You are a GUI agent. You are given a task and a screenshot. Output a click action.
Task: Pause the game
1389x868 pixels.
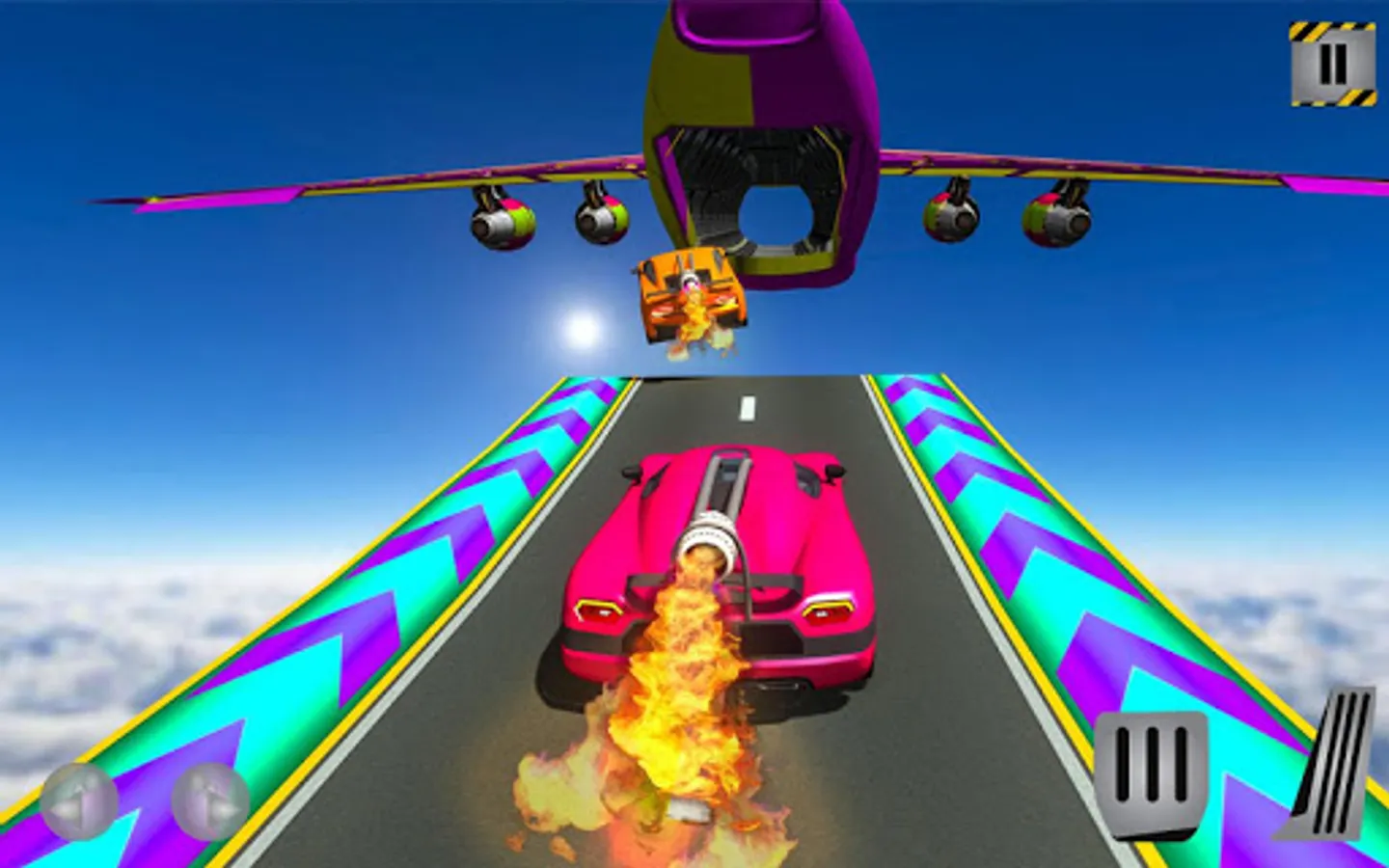tap(1332, 60)
